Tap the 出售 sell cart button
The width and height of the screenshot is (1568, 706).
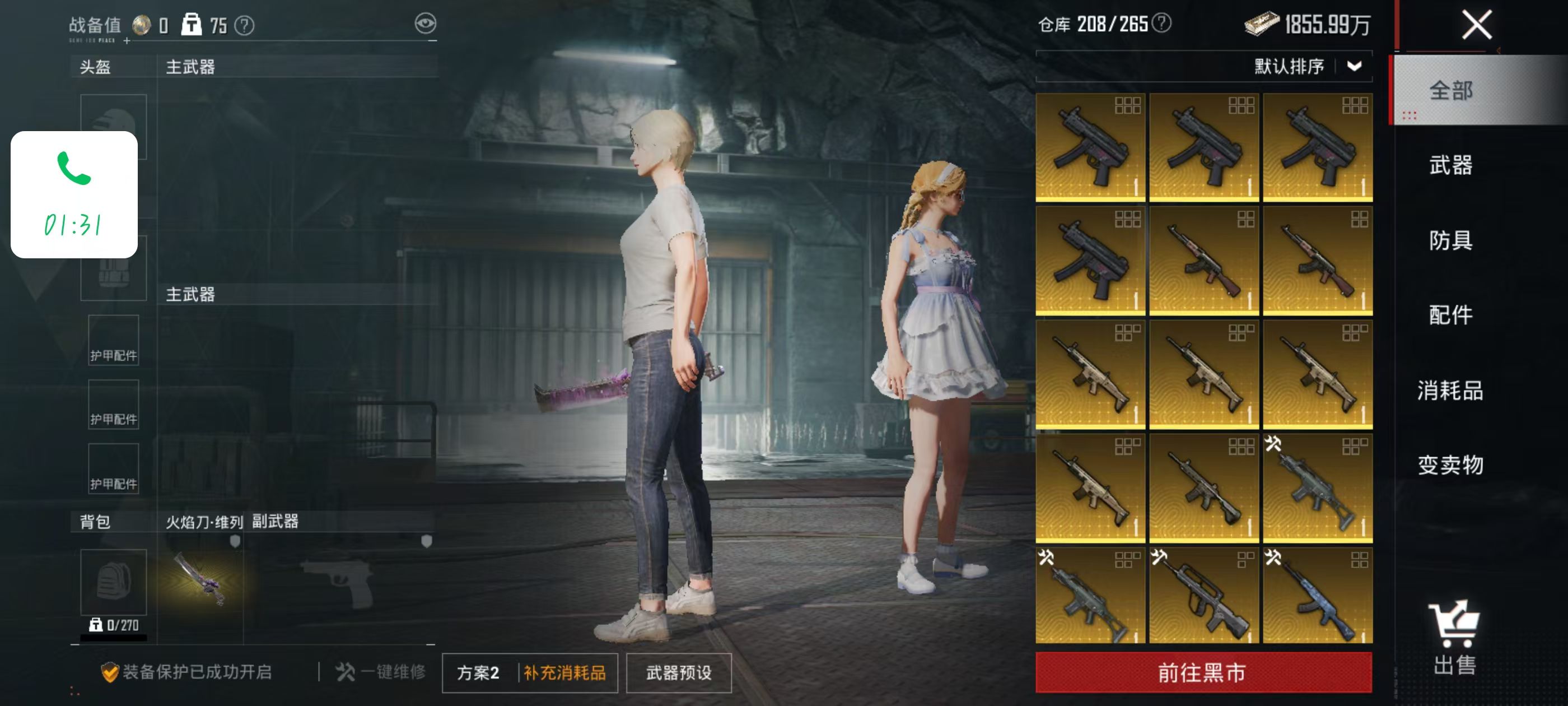1454,637
